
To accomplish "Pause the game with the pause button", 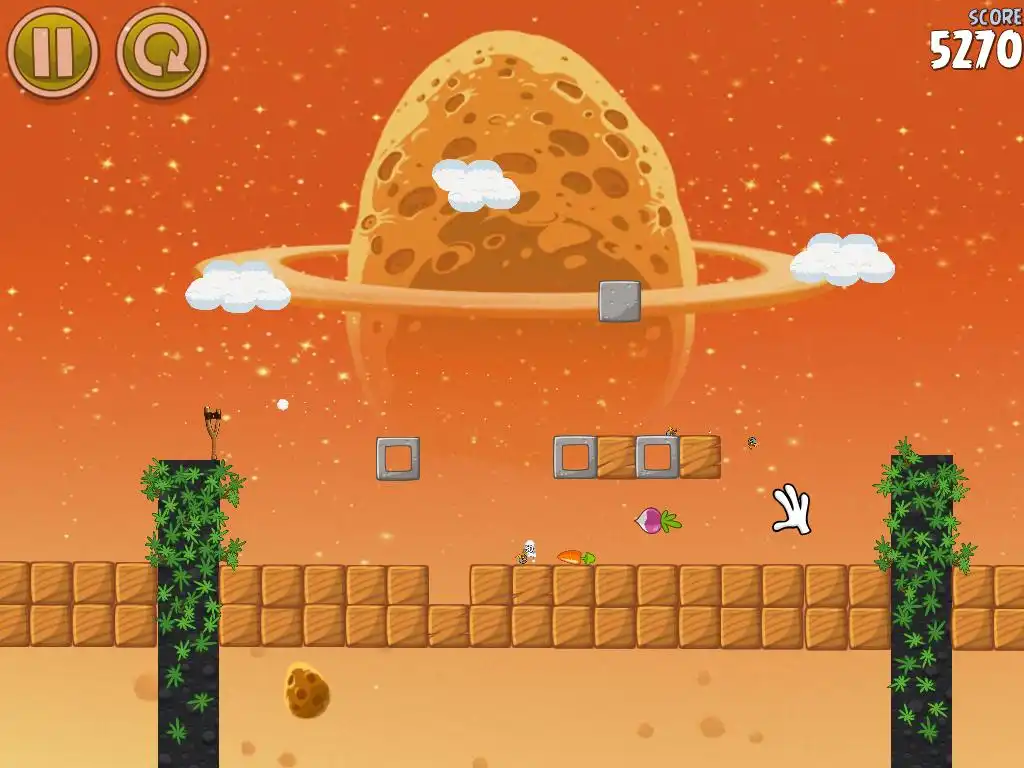I will (x=53, y=52).
